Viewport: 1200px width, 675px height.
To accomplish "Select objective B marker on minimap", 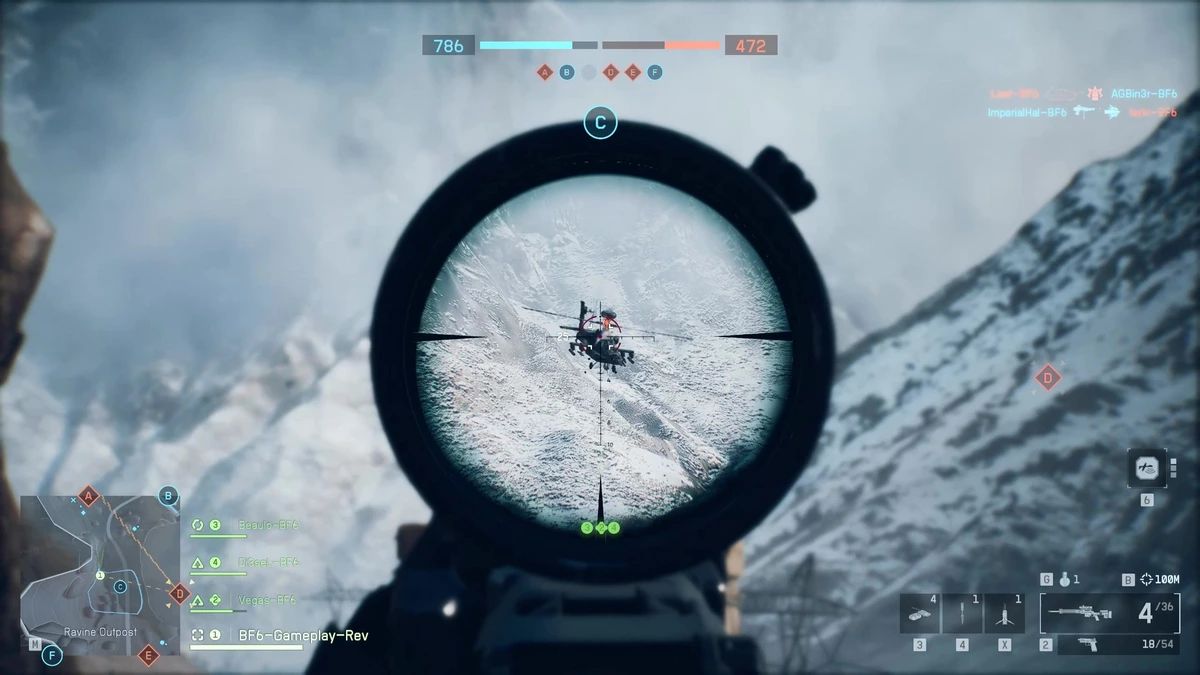I will click(168, 495).
